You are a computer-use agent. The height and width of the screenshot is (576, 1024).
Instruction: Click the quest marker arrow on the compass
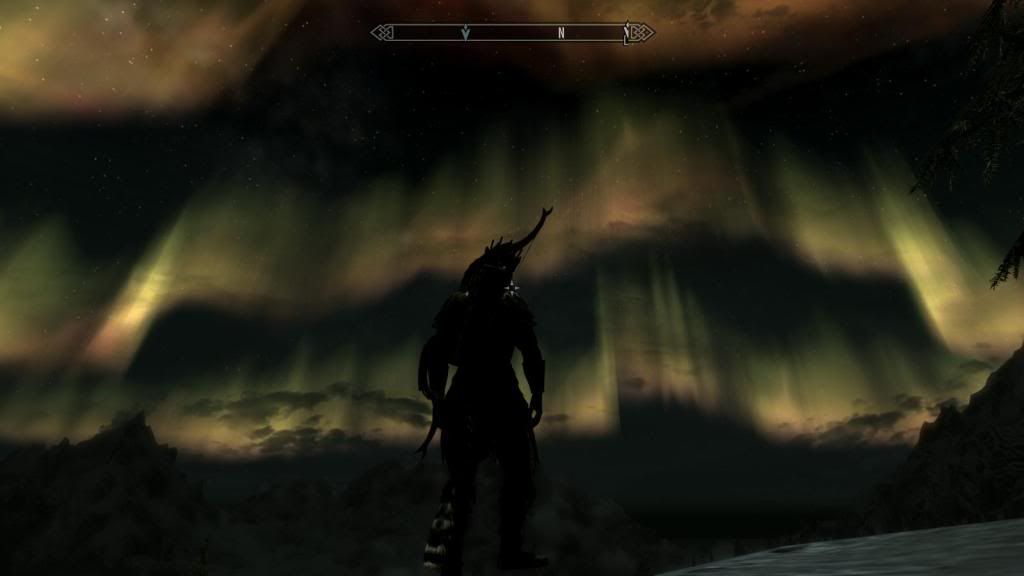point(466,33)
